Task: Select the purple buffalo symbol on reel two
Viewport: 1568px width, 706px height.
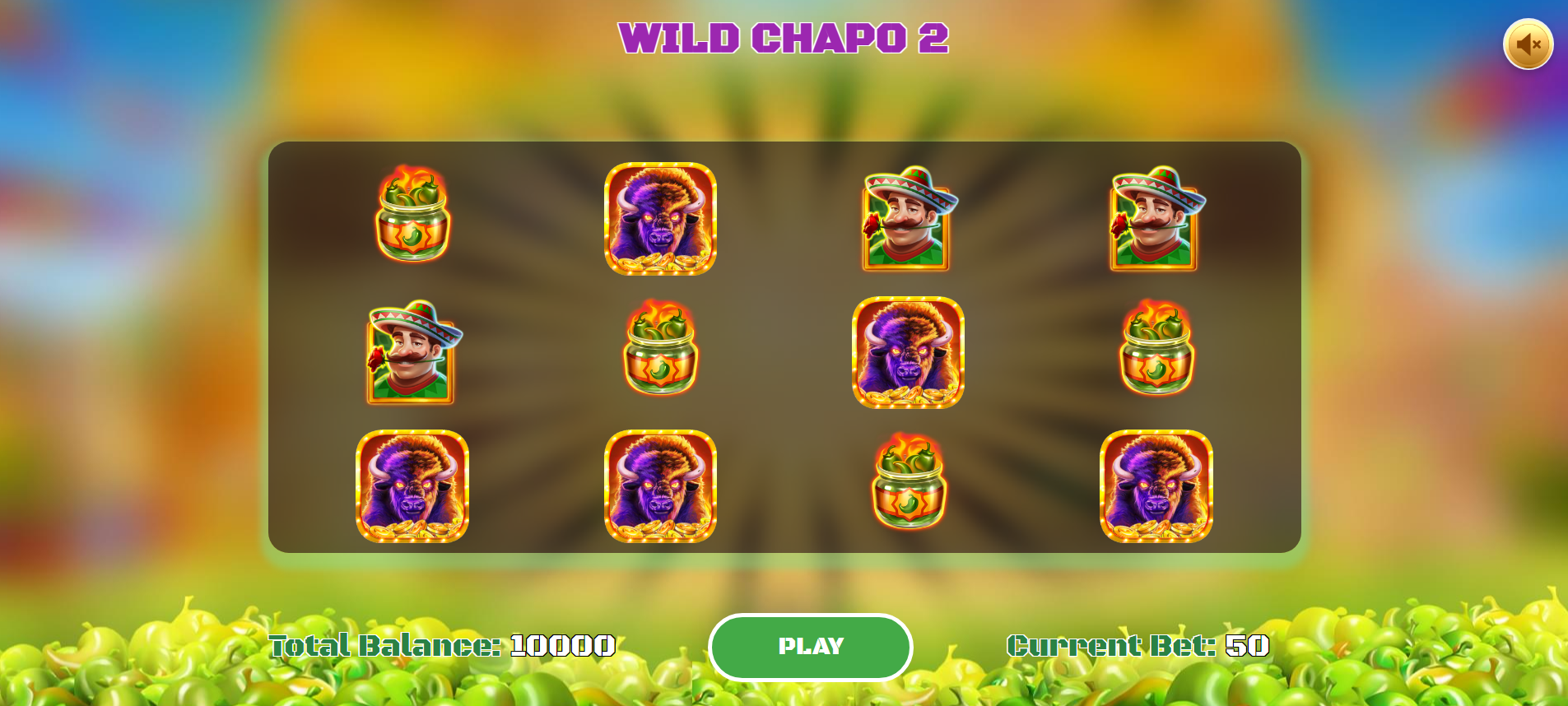Action: tap(661, 218)
